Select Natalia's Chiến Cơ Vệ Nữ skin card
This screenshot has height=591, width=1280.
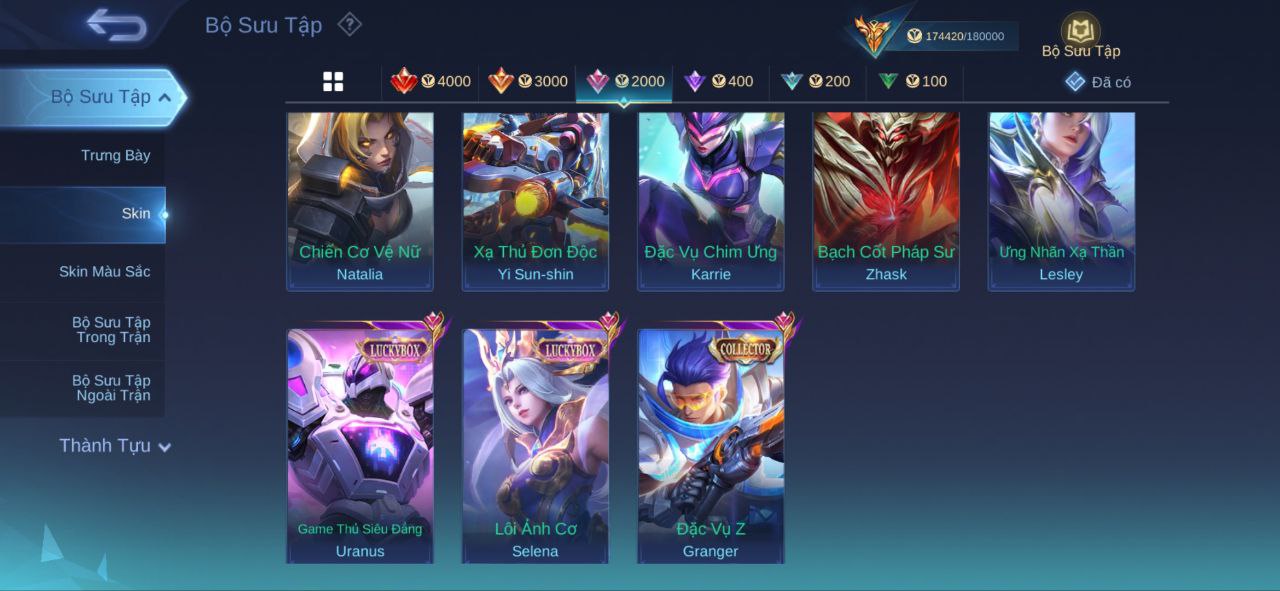point(360,200)
